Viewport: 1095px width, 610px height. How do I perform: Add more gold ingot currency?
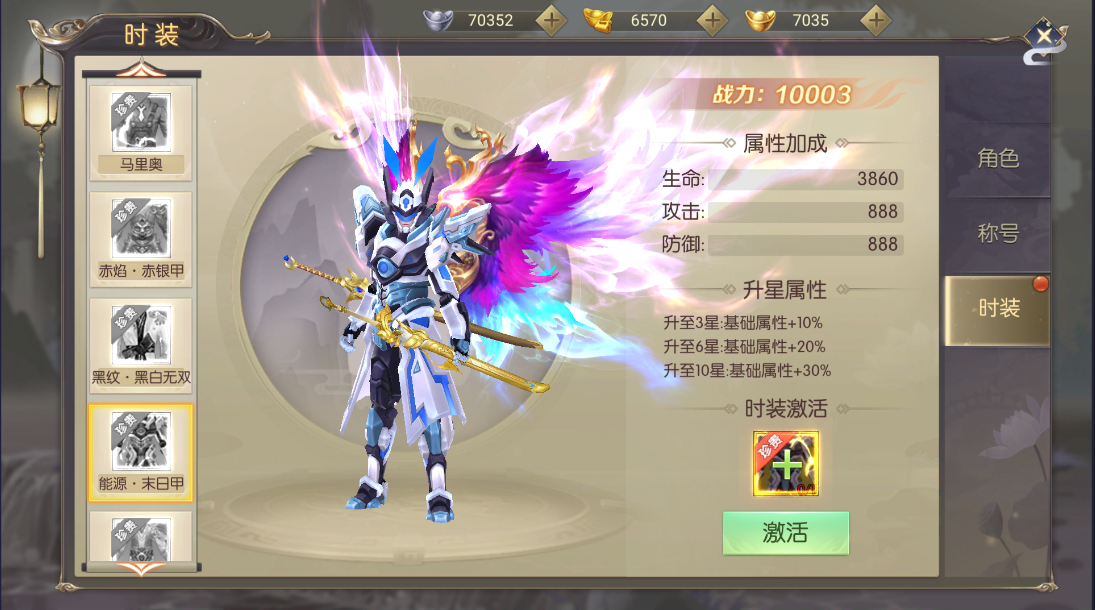(x=712, y=19)
